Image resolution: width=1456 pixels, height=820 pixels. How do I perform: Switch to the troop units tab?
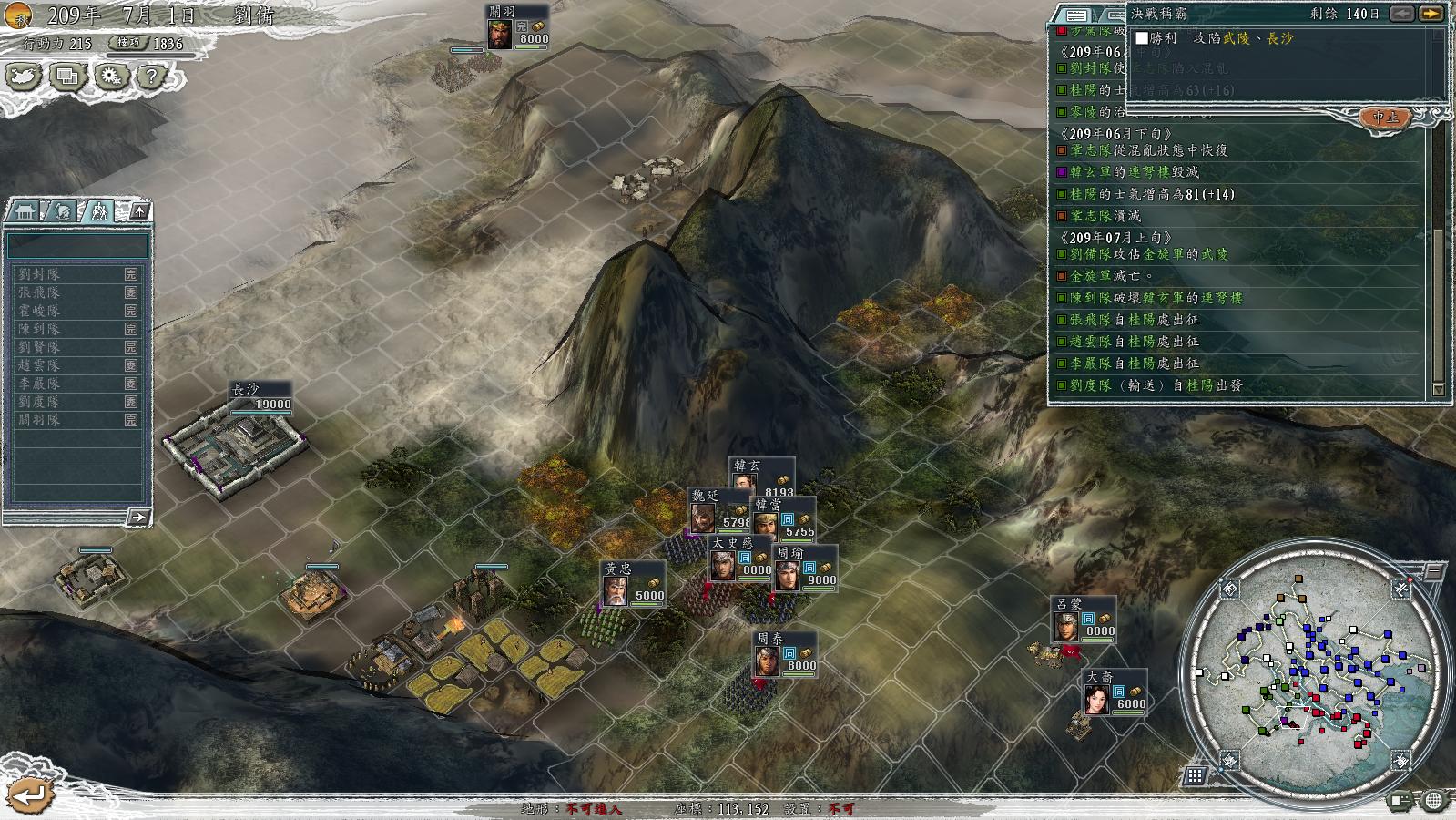coord(97,211)
